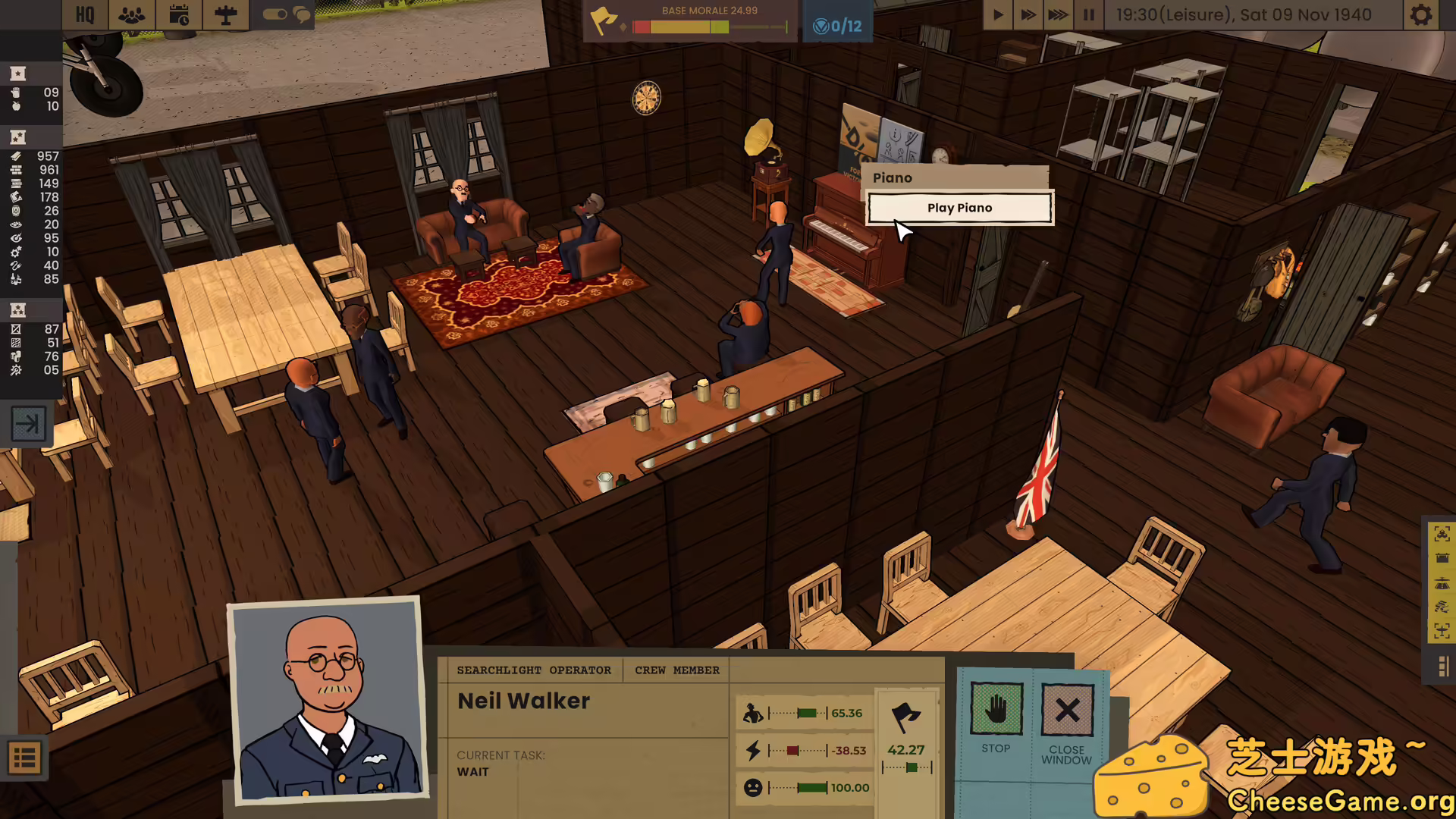
Task: Toggle the switch next to the chat bubble
Action: pos(277,14)
